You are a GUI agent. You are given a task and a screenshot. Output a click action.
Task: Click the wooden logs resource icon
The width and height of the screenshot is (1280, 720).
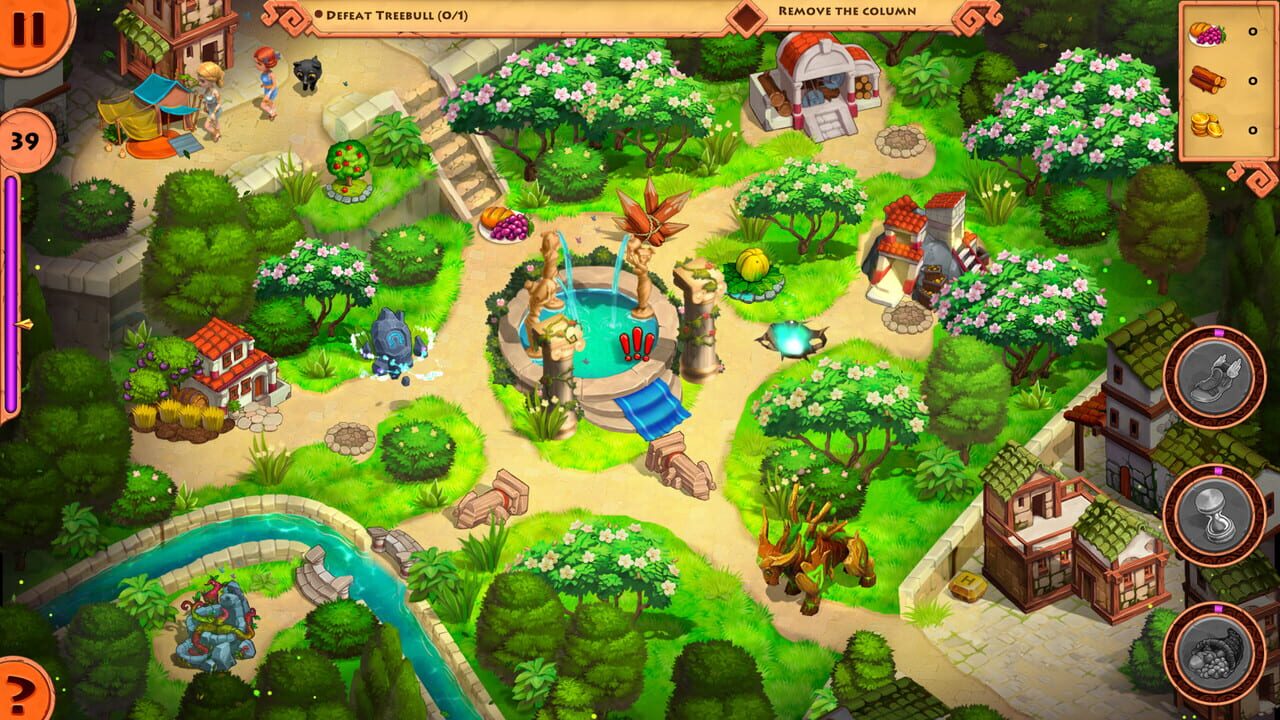pos(1207,76)
